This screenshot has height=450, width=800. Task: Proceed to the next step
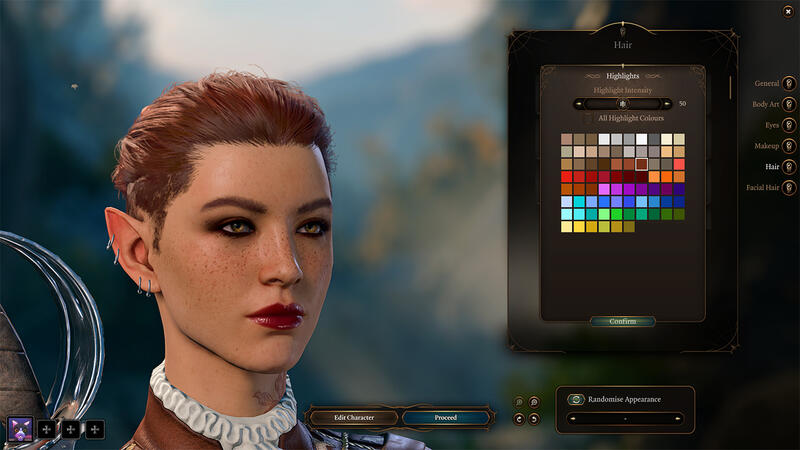tap(446, 417)
